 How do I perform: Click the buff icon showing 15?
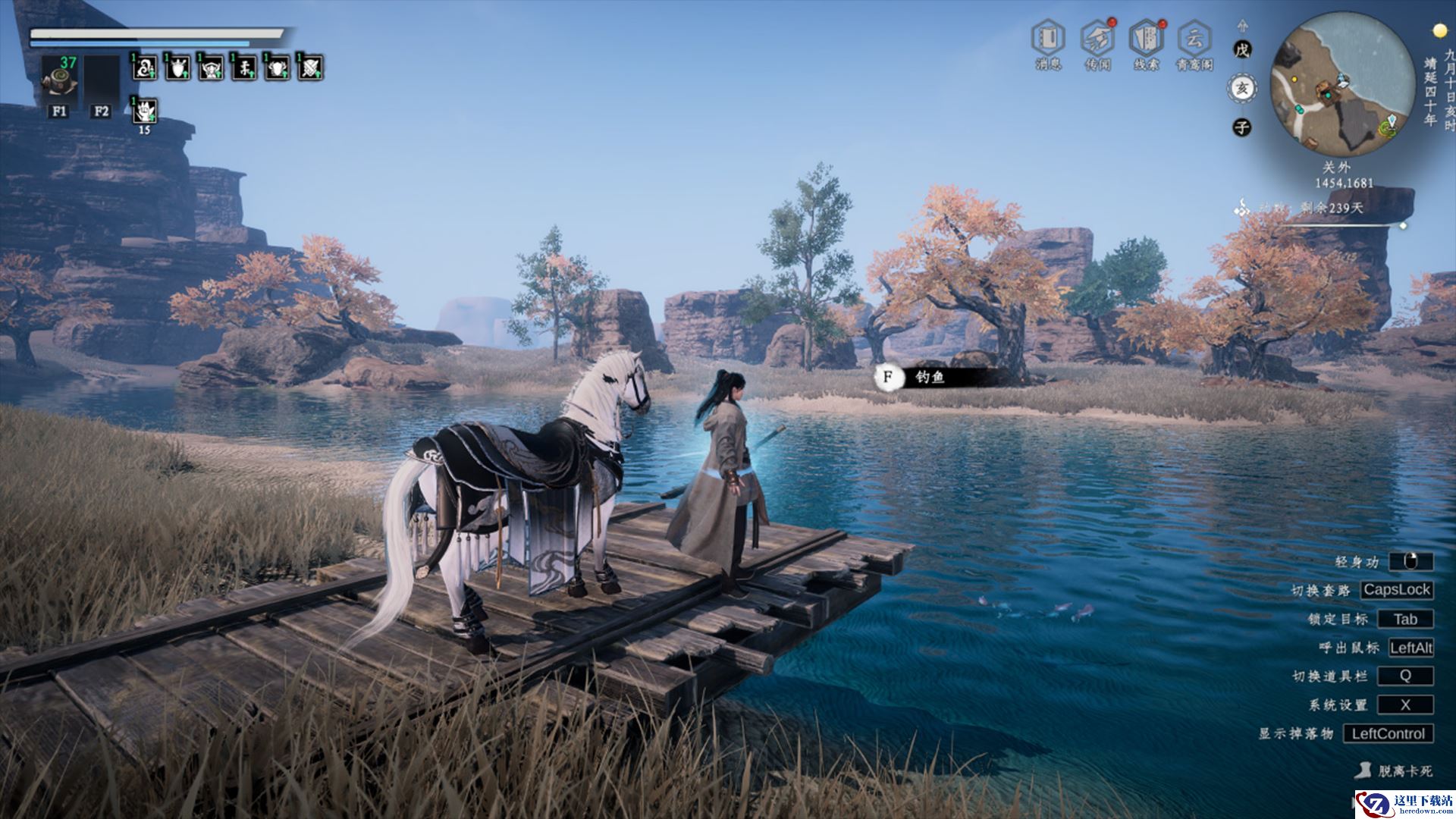pos(144,111)
